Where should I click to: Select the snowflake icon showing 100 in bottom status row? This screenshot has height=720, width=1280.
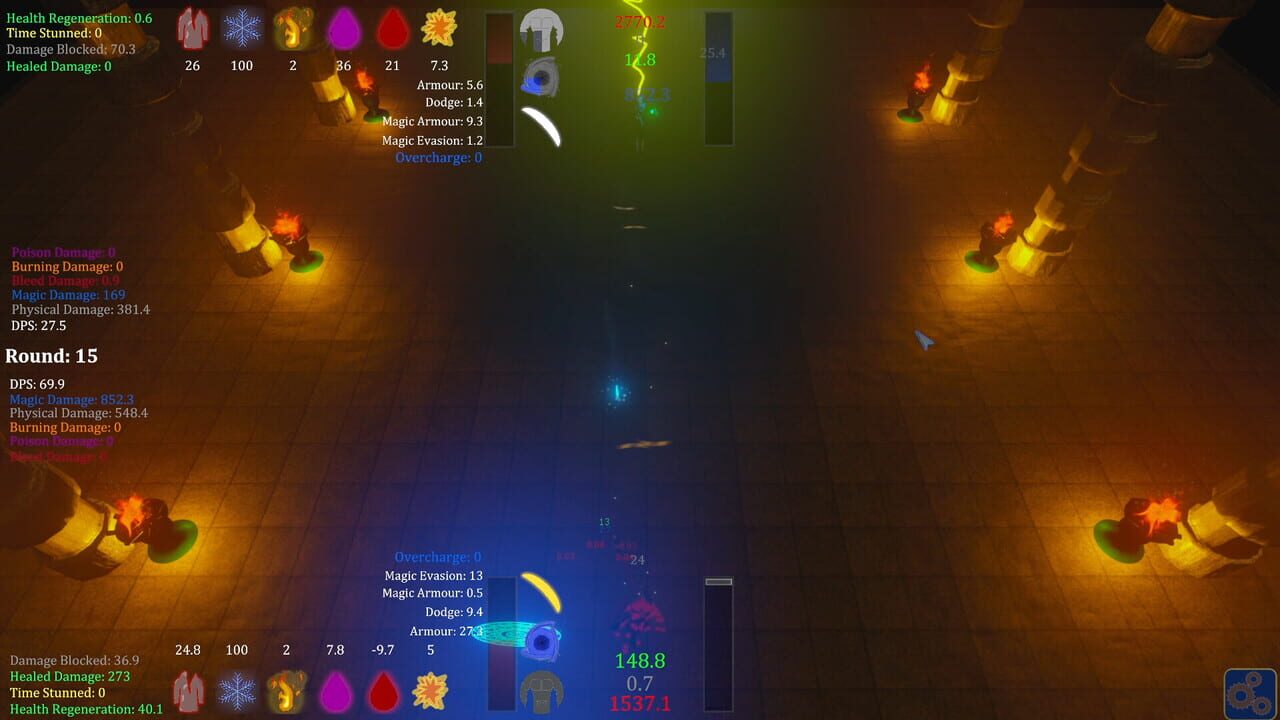[x=237, y=690]
